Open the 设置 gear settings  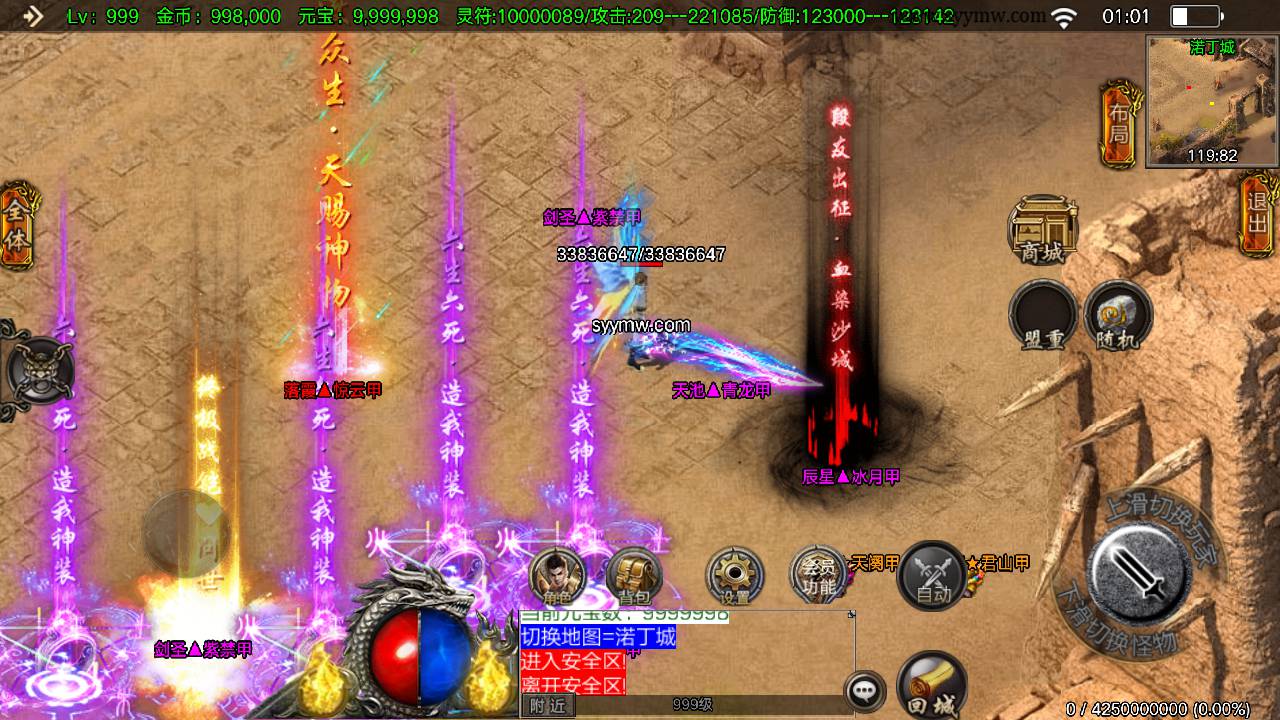click(x=735, y=576)
